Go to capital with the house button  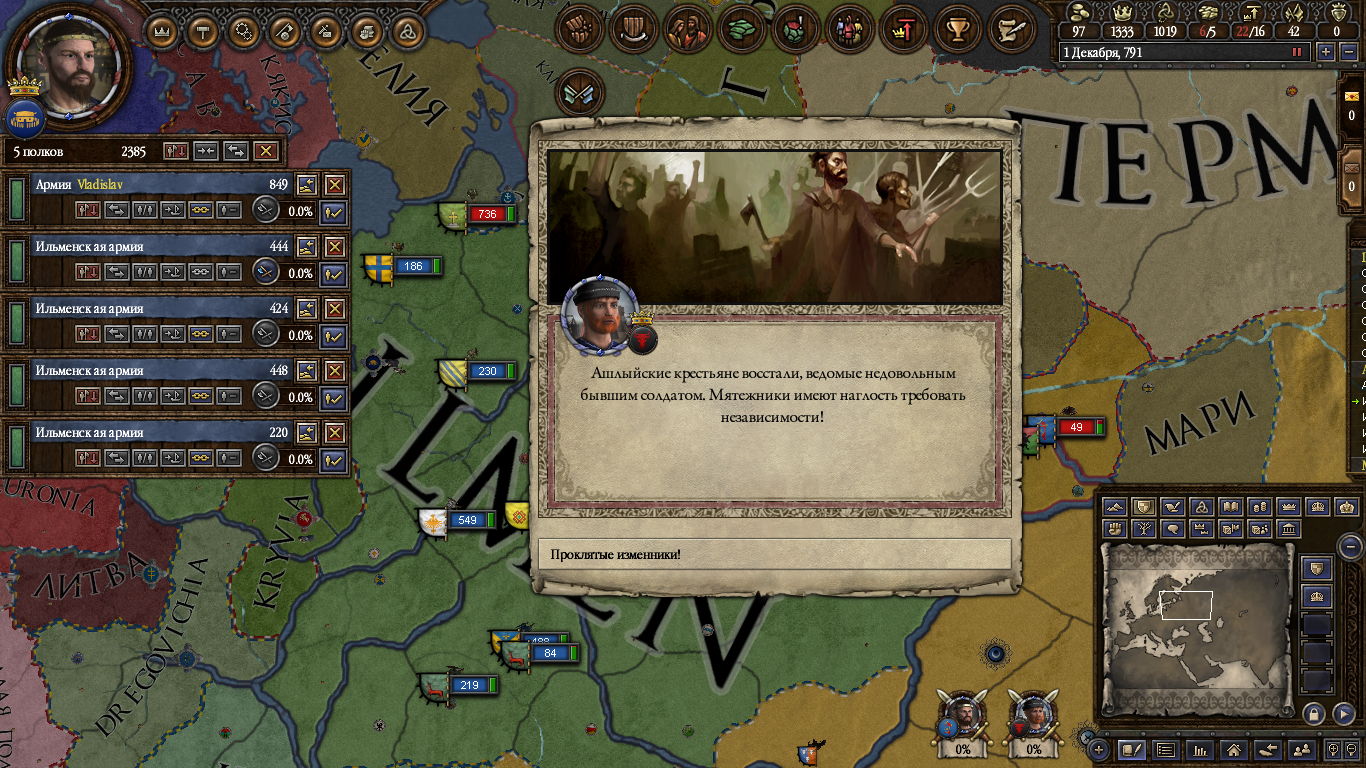tap(1234, 749)
